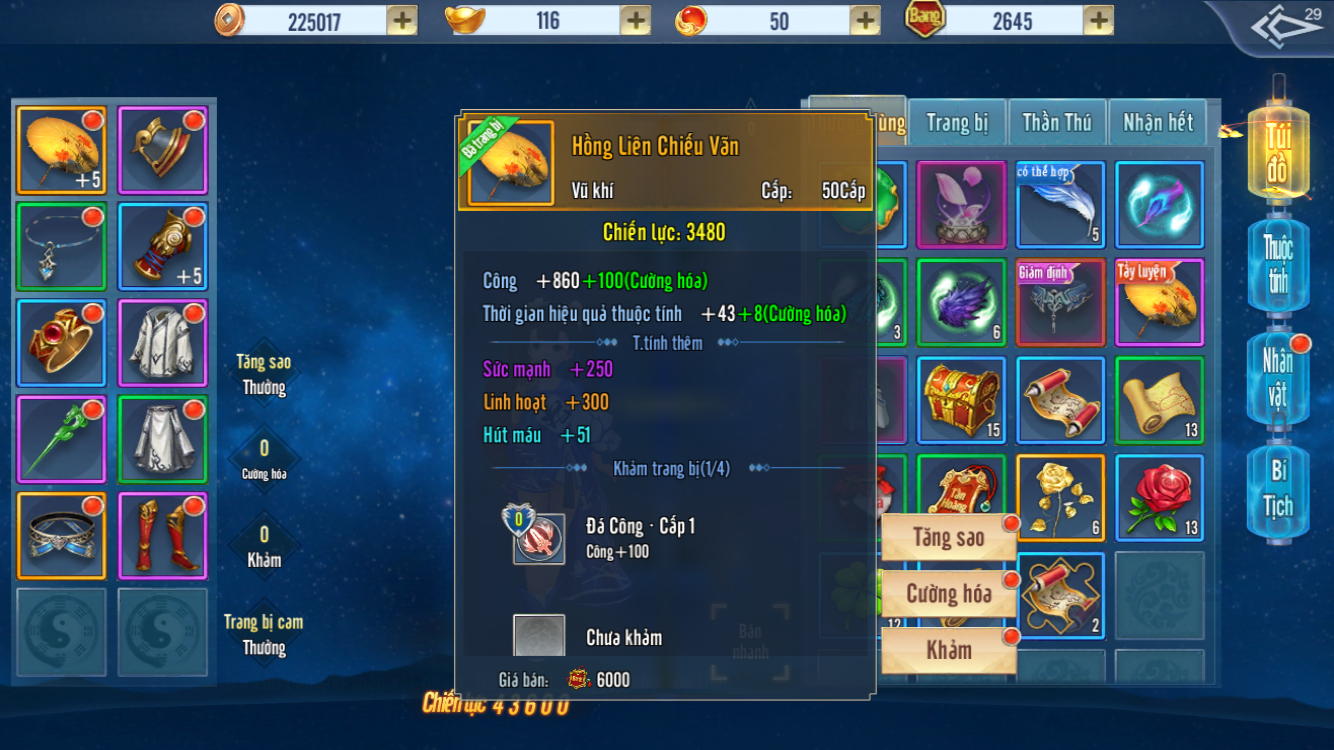Select the red boots equipment slot
The width and height of the screenshot is (1334, 750).
click(x=162, y=536)
